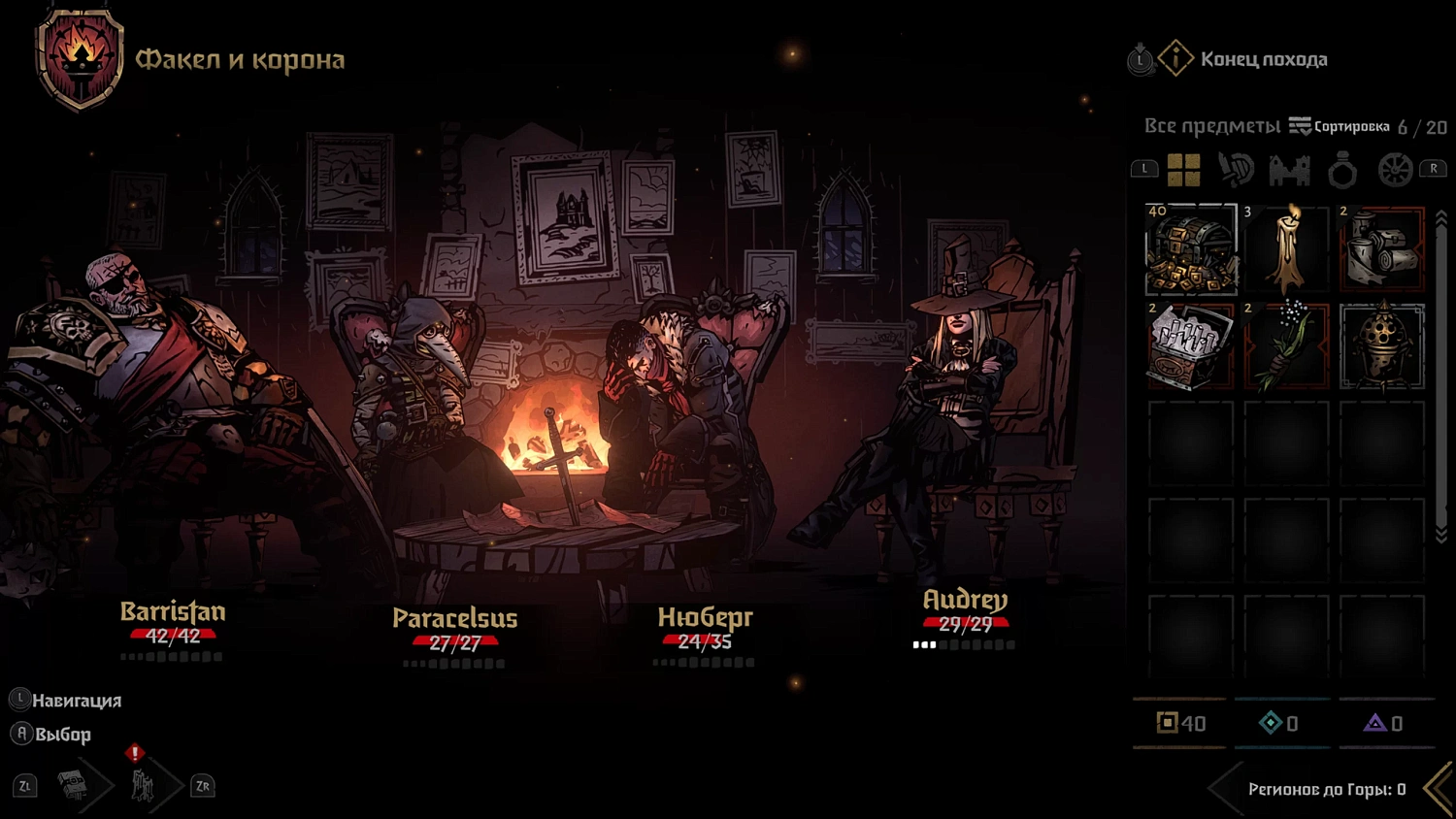Screen dimensions: 1456x819
Task: Click the herb bouquet inventory item
Action: pyautogui.click(x=1288, y=344)
